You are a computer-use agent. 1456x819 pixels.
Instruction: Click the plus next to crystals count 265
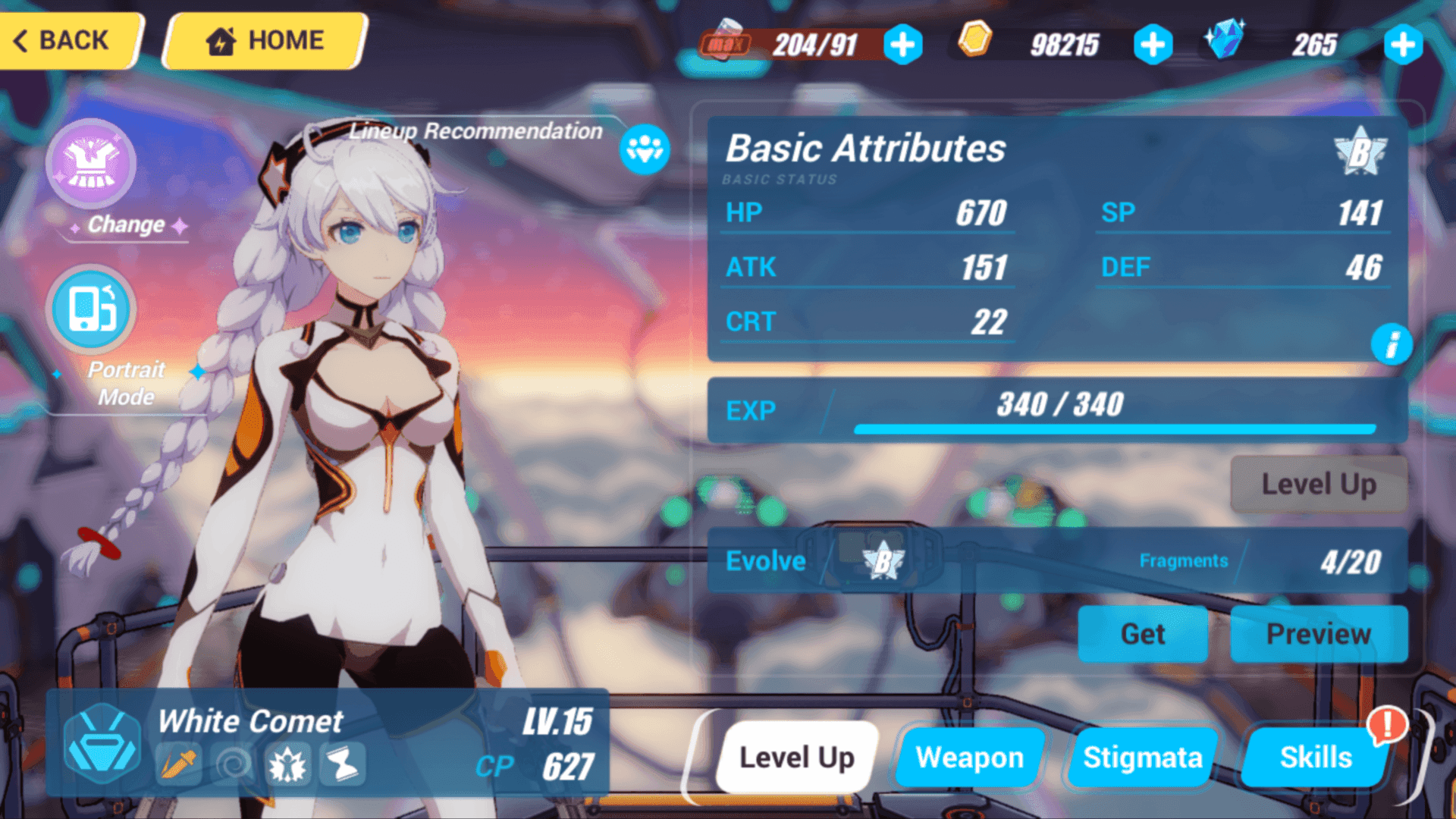pos(1403,45)
